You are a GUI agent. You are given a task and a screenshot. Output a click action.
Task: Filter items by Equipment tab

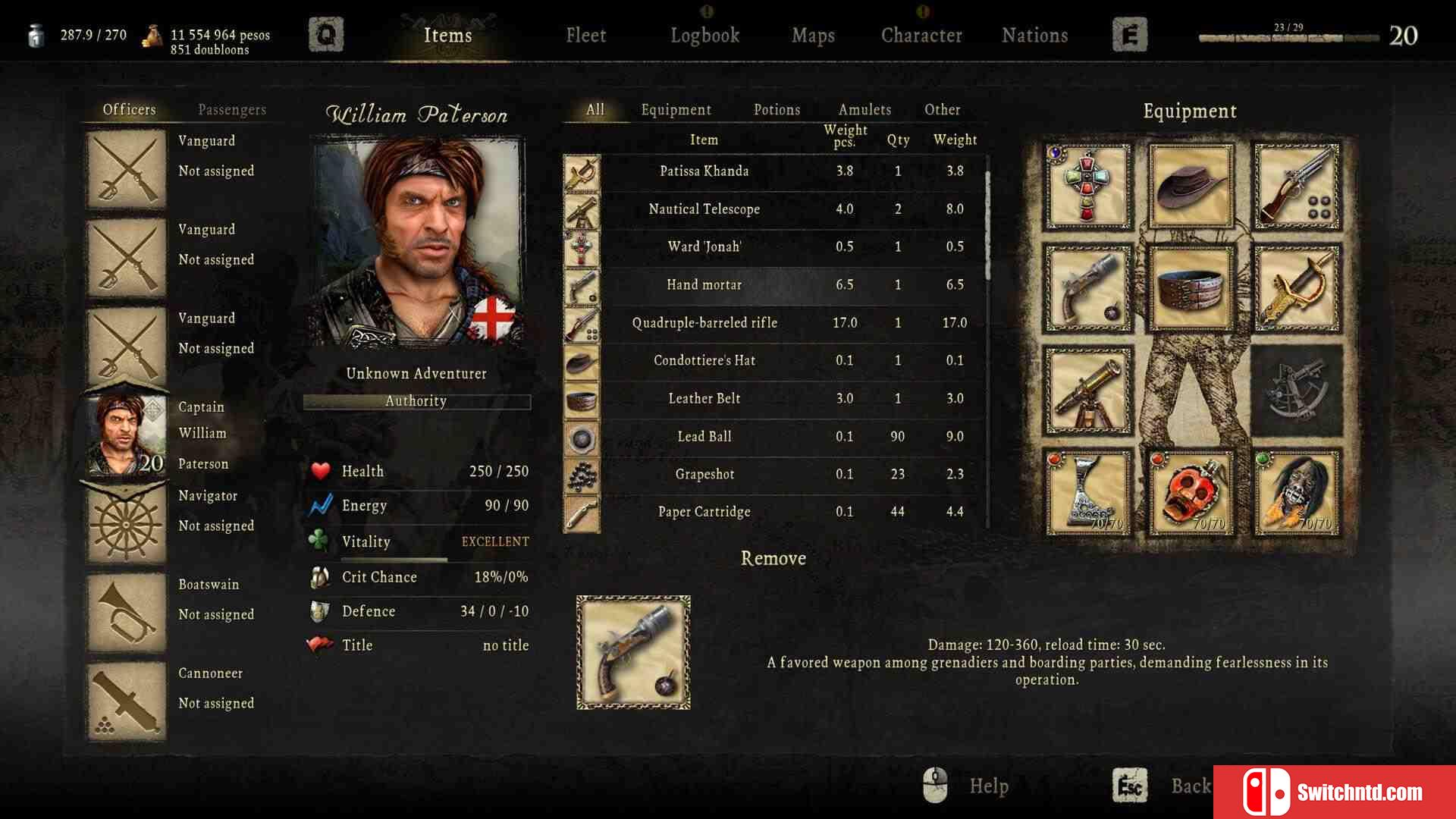coord(676,110)
